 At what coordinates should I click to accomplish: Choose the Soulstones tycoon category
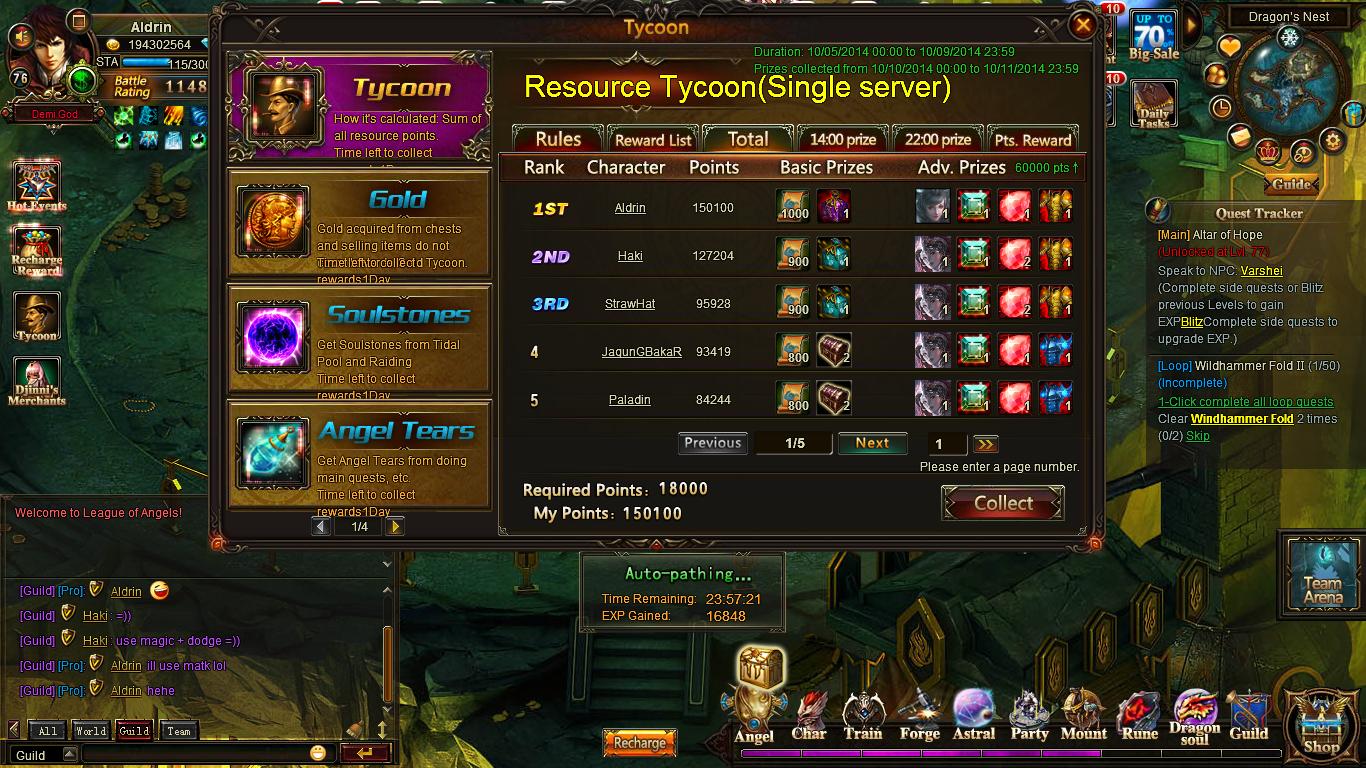pyautogui.click(x=360, y=339)
